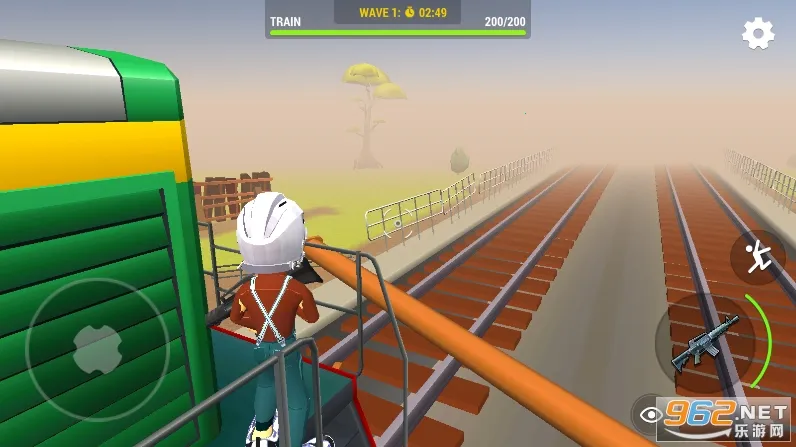Screen dimensions: 796x447
Task: Open the settings gear menu
Action: (758, 34)
